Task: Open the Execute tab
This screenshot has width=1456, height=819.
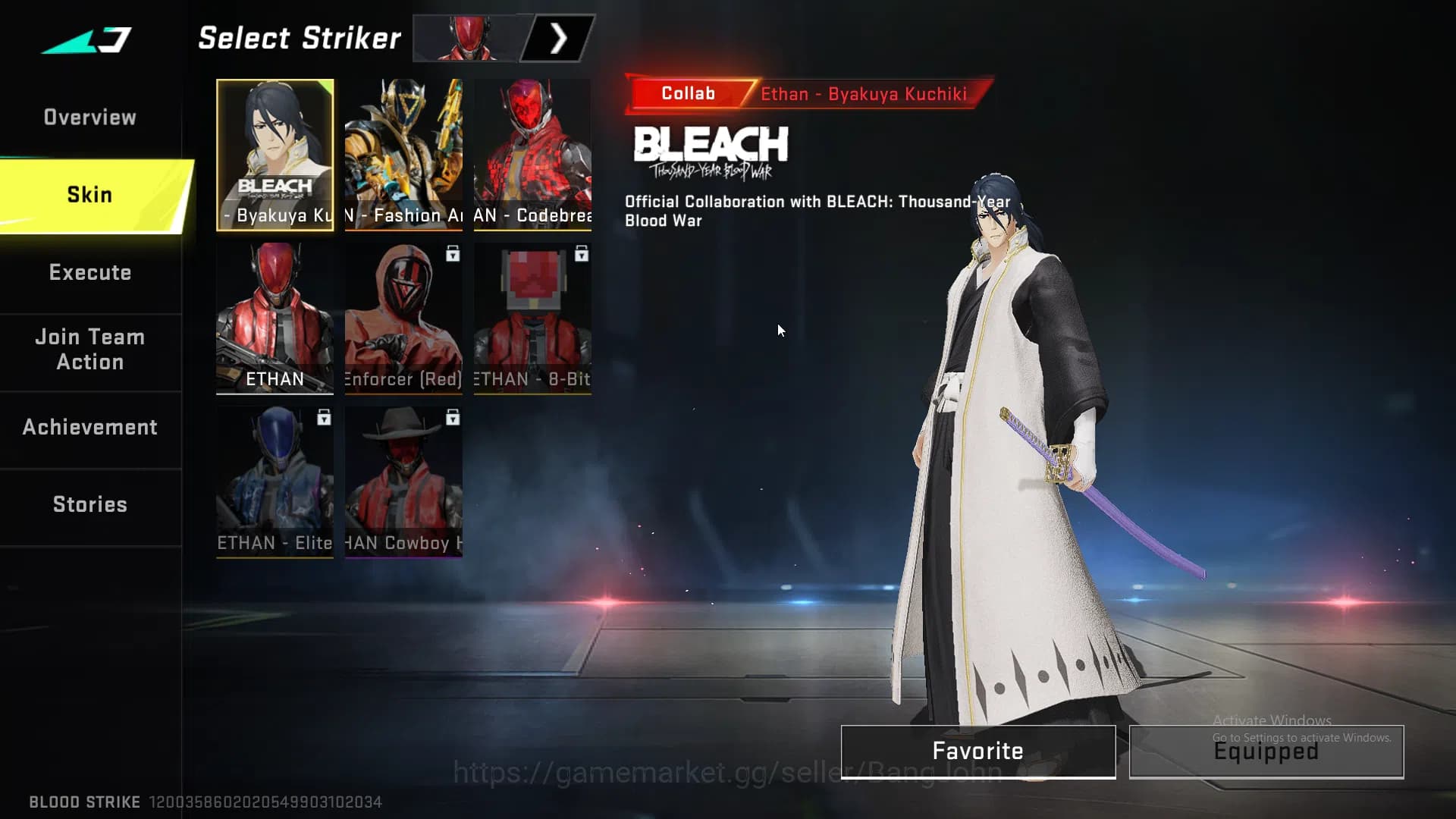Action: coord(90,273)
